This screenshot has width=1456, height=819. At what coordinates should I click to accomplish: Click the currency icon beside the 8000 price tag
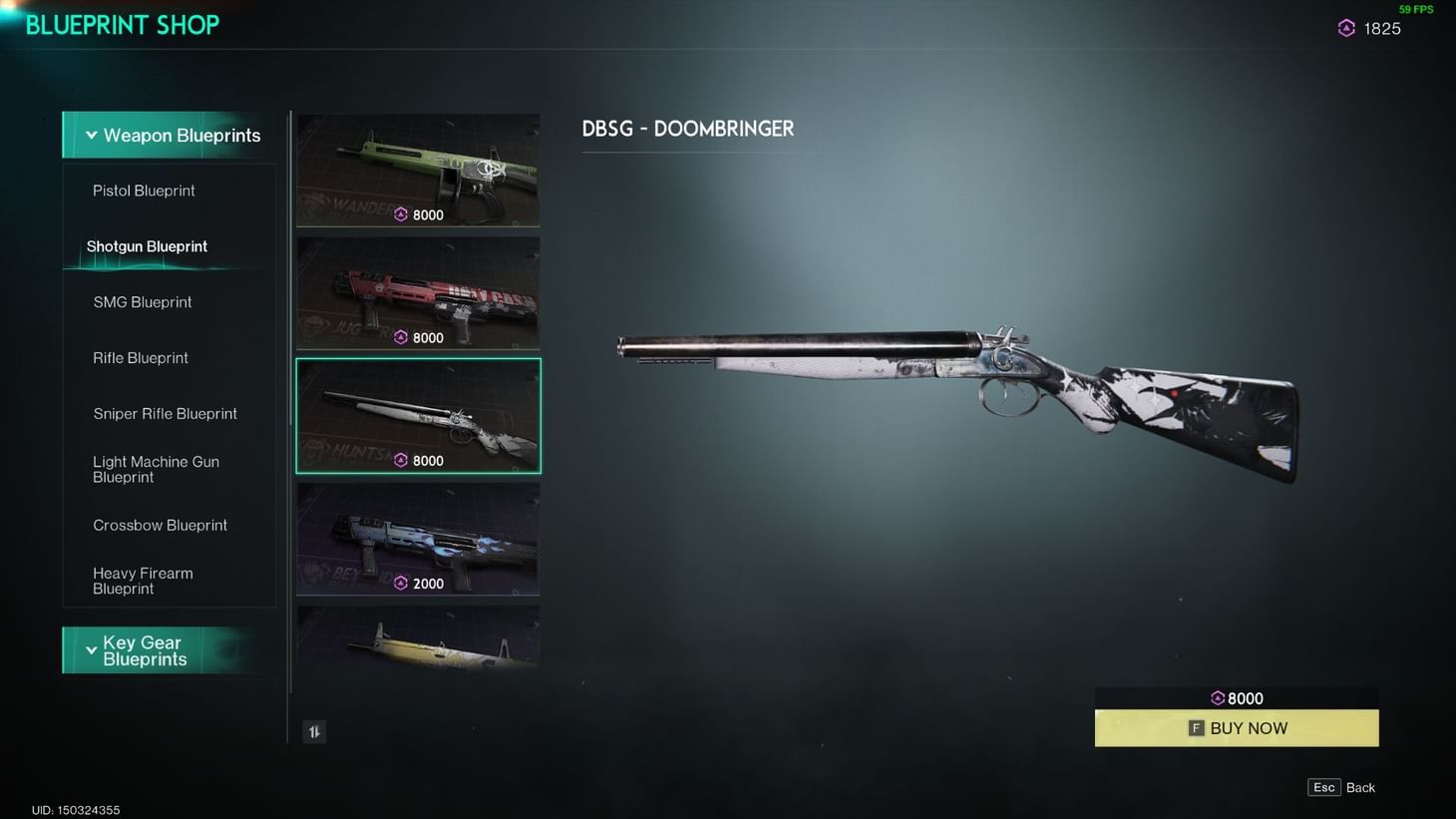click(x=1217, y=698)
